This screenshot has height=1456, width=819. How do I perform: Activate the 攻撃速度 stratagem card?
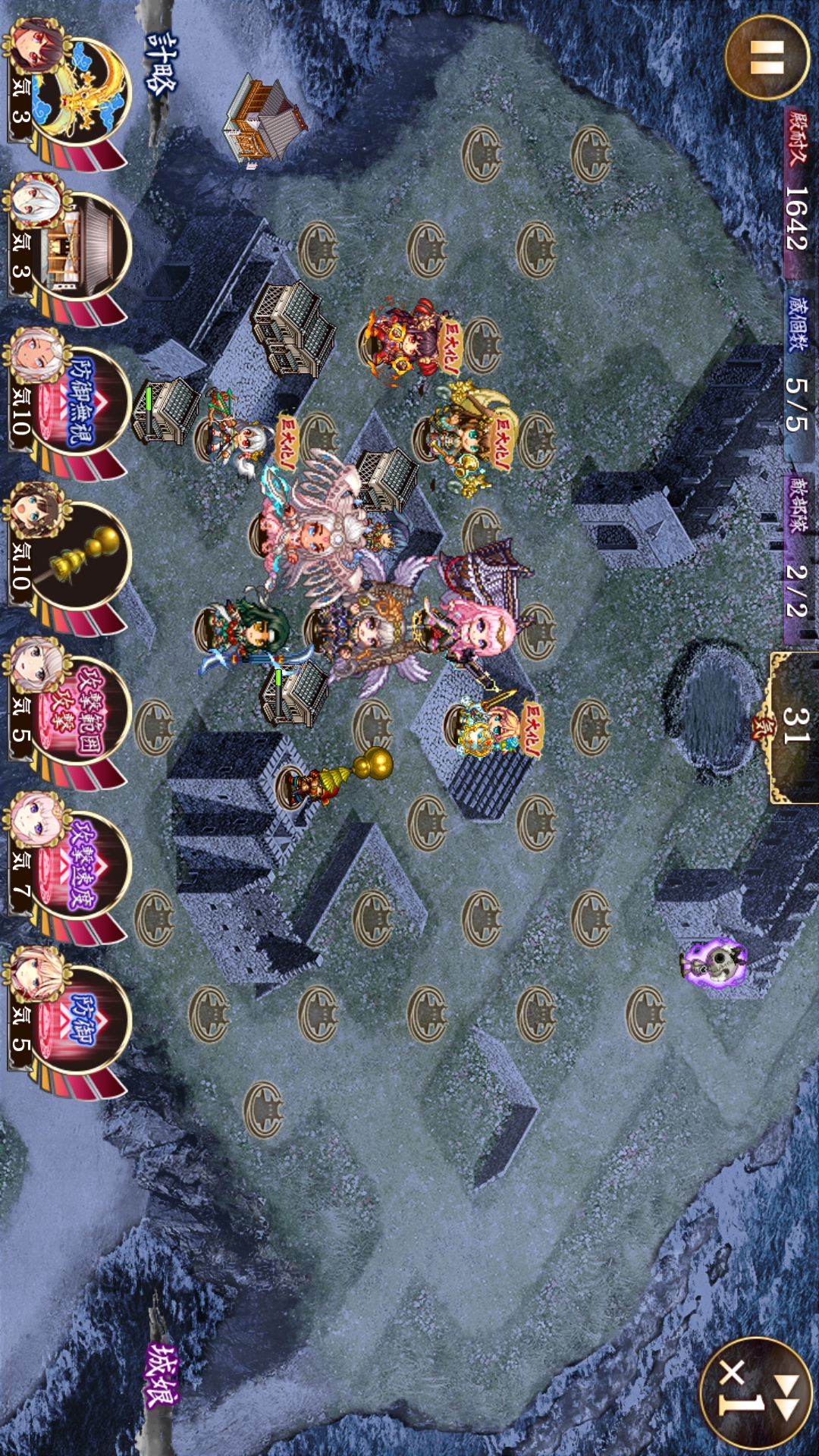tap(76, 866)
